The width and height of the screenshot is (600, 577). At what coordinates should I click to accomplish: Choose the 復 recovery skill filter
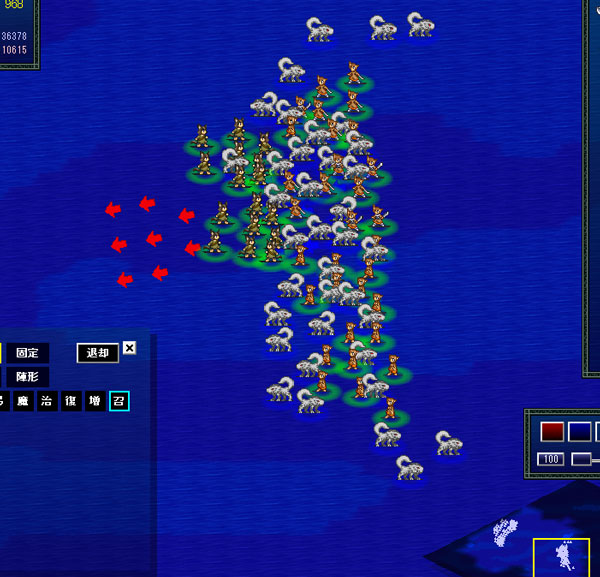(x=71, y=401)
